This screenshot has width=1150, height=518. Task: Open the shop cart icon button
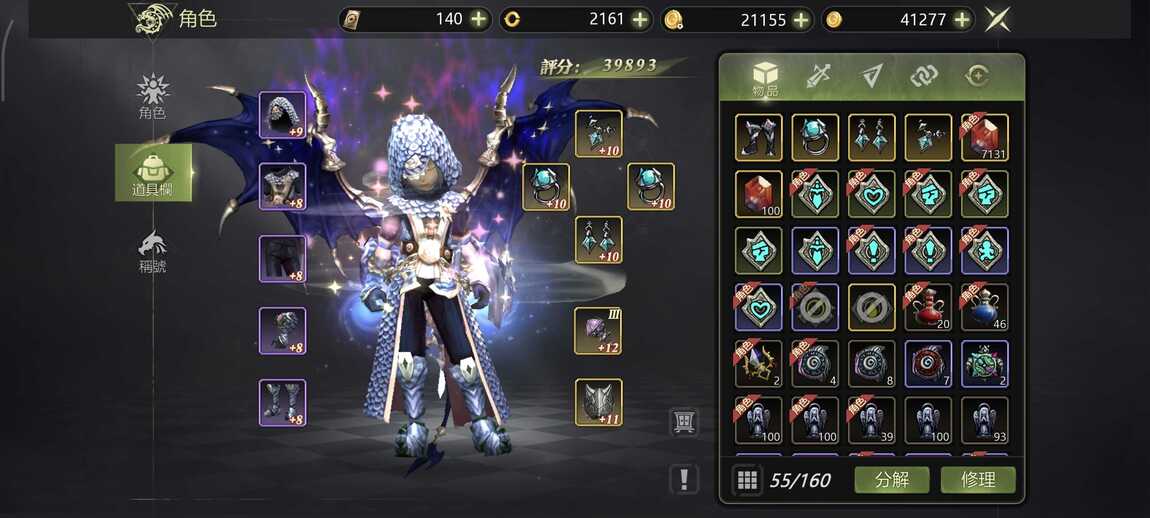pos(683,422)
